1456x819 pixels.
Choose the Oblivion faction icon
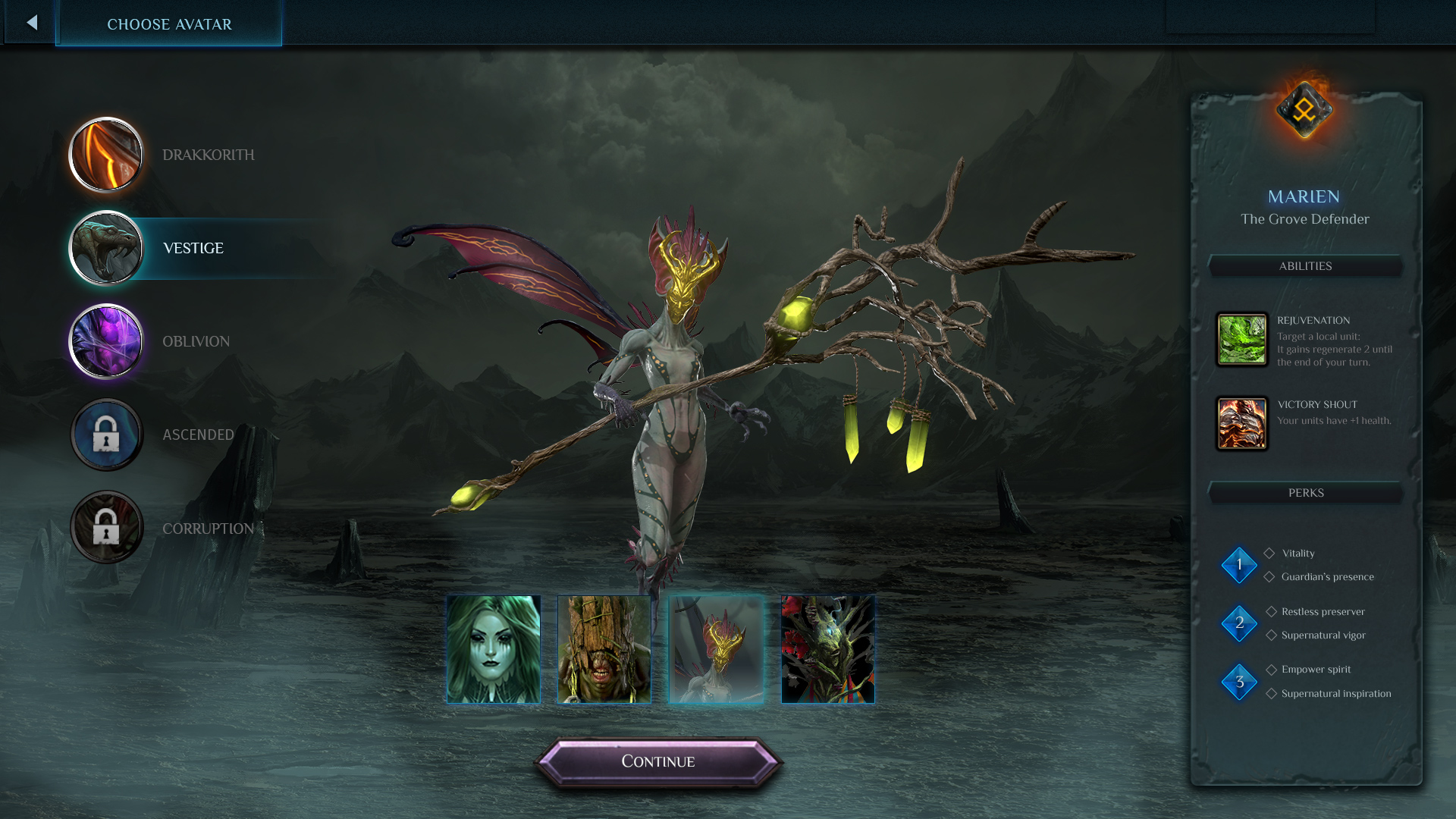(x=106, y=341)
